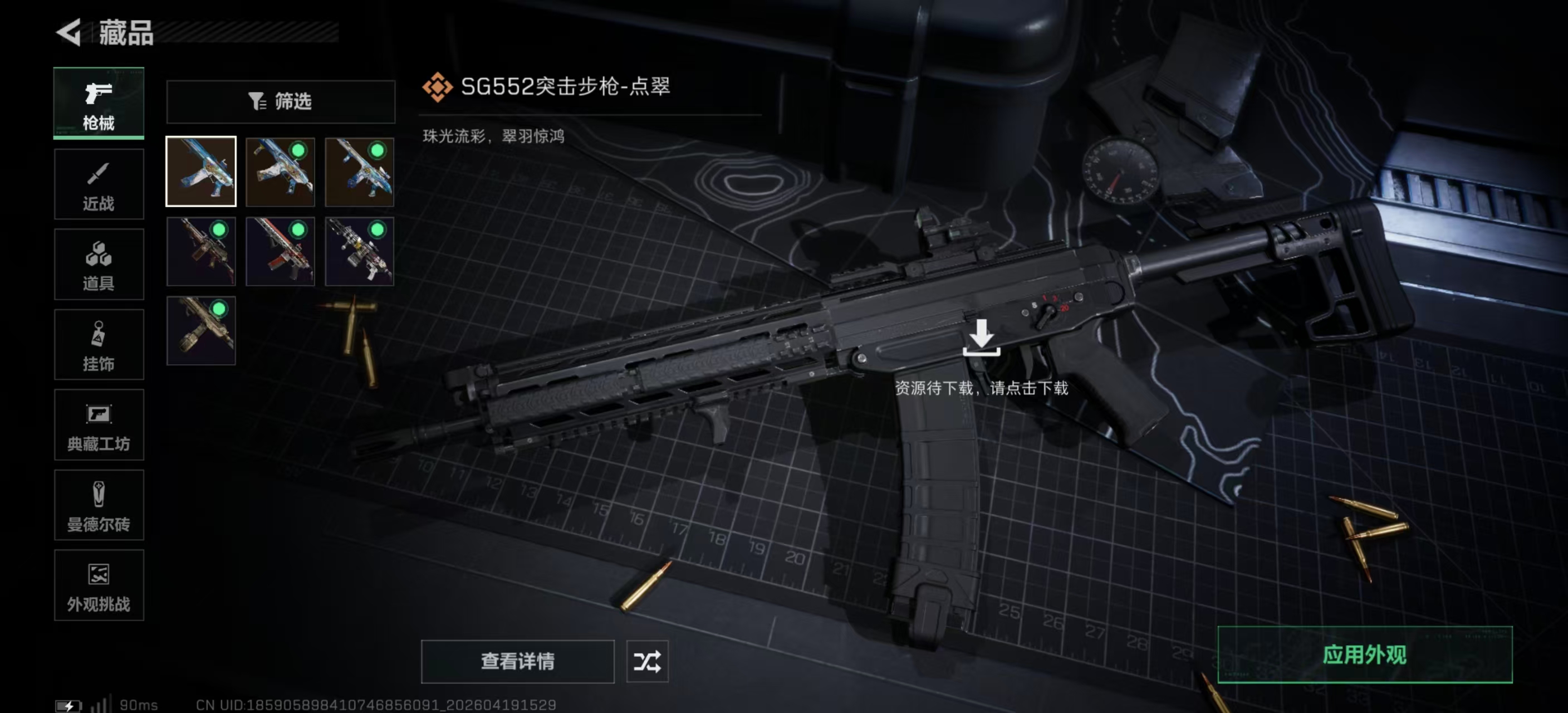
Task: Activate the shuffle random-skin button
Action: pyautogui.click(x=647, y=661)
